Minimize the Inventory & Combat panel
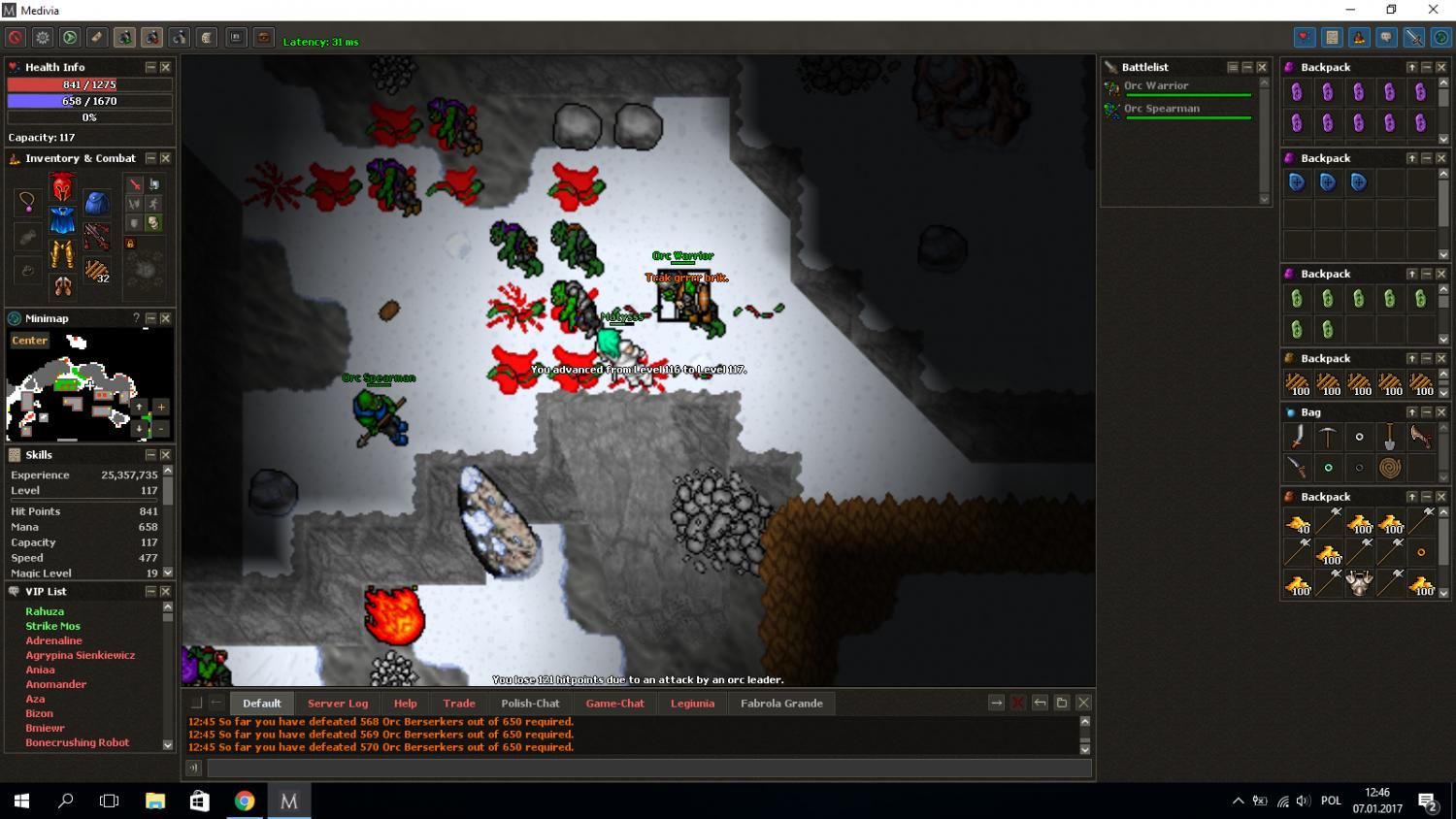Image resolution: width=1456 pixels, height=819 pixels. coord(150,158)
